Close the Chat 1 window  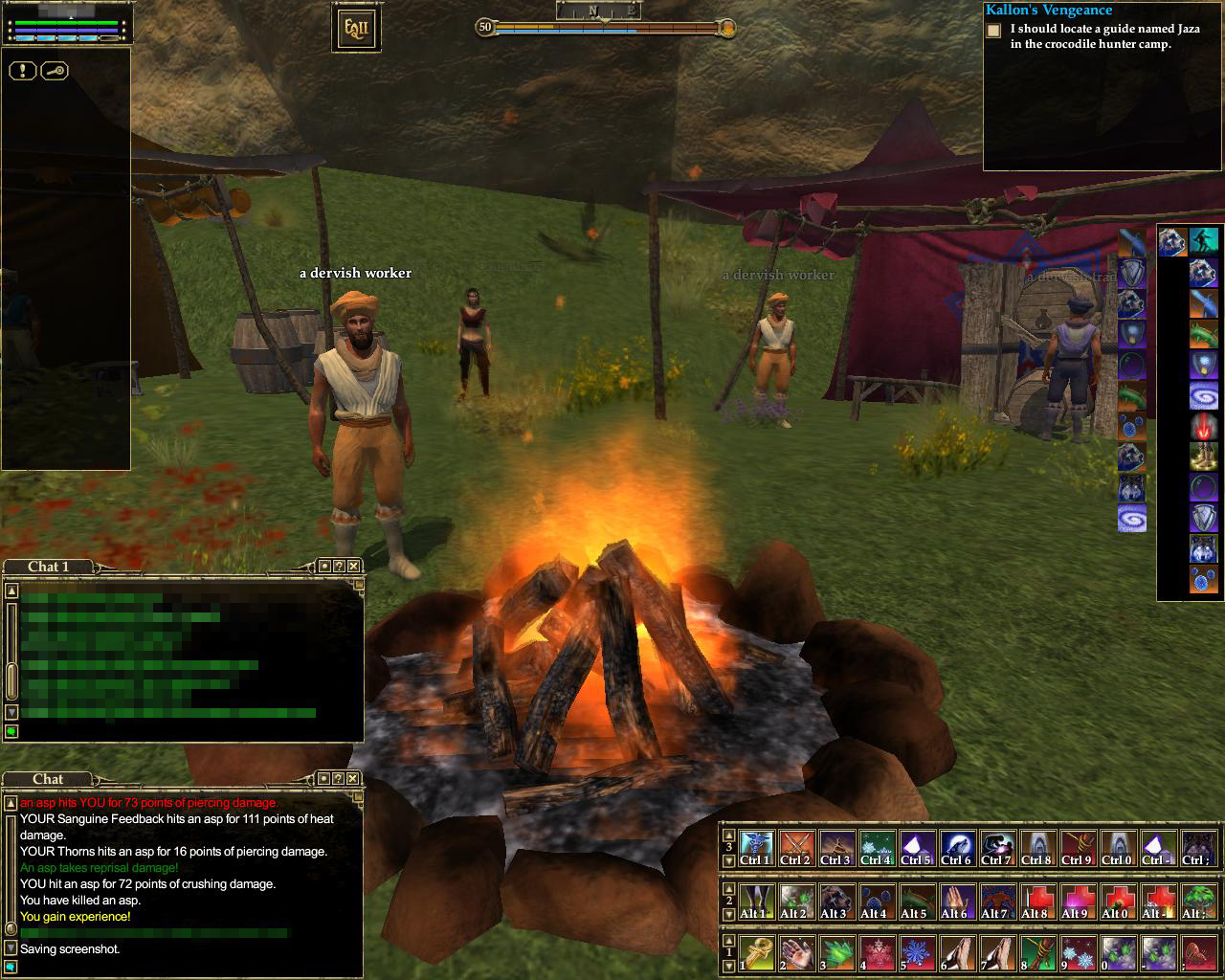pyautogui.click(x=354, y=566)
